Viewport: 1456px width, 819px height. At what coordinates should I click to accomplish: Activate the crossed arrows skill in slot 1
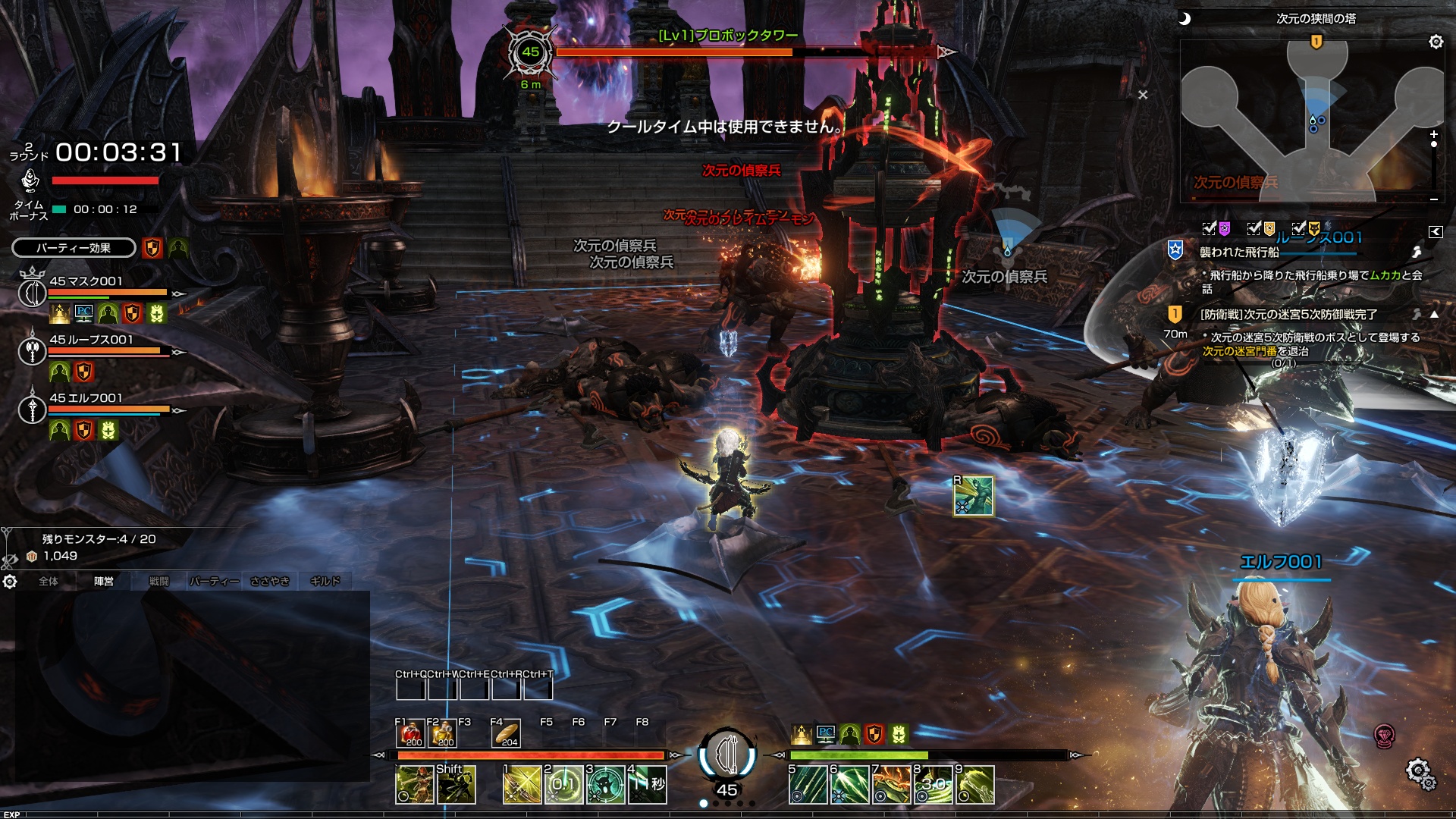[x=522, y=785]
